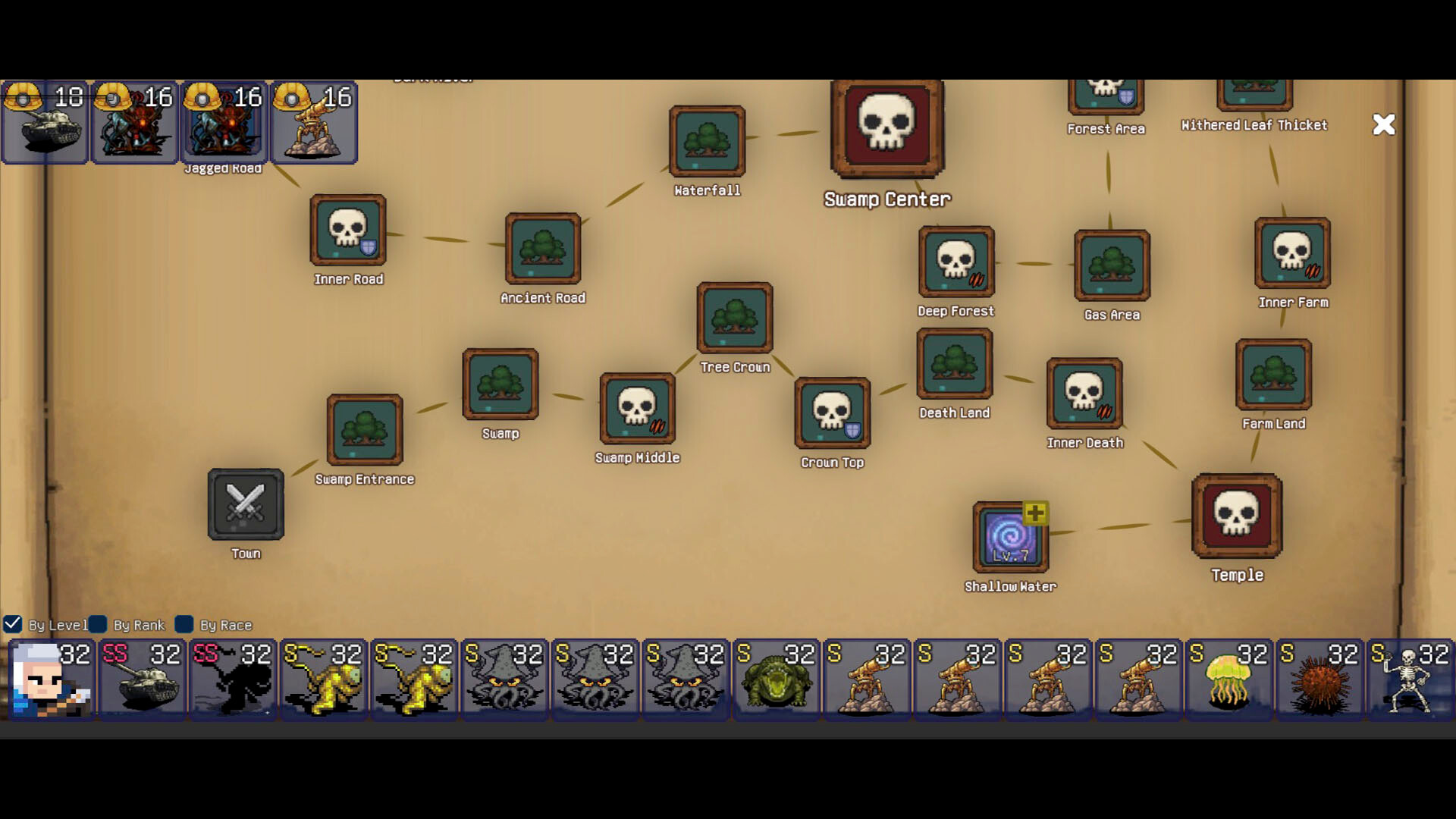Image resolution: width=1456 pixels, height=819 pixels.
Task: Select the jellyfish unit in the roster
Action: tap(1228, 679)
